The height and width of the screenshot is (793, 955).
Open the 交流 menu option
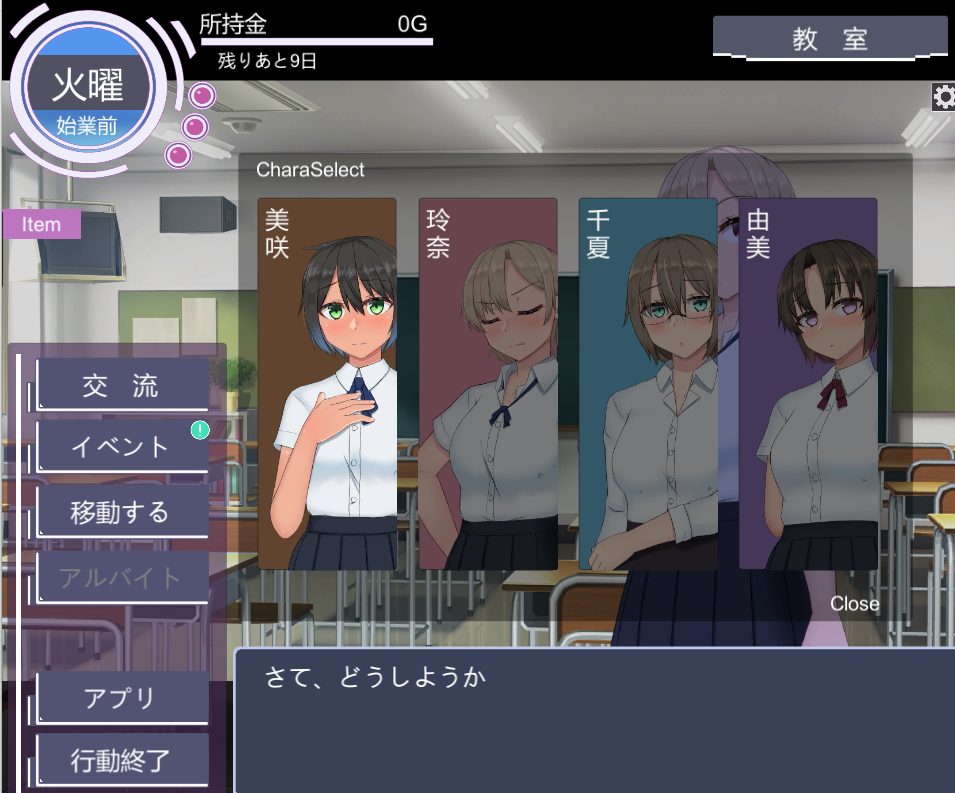point(122,386)
